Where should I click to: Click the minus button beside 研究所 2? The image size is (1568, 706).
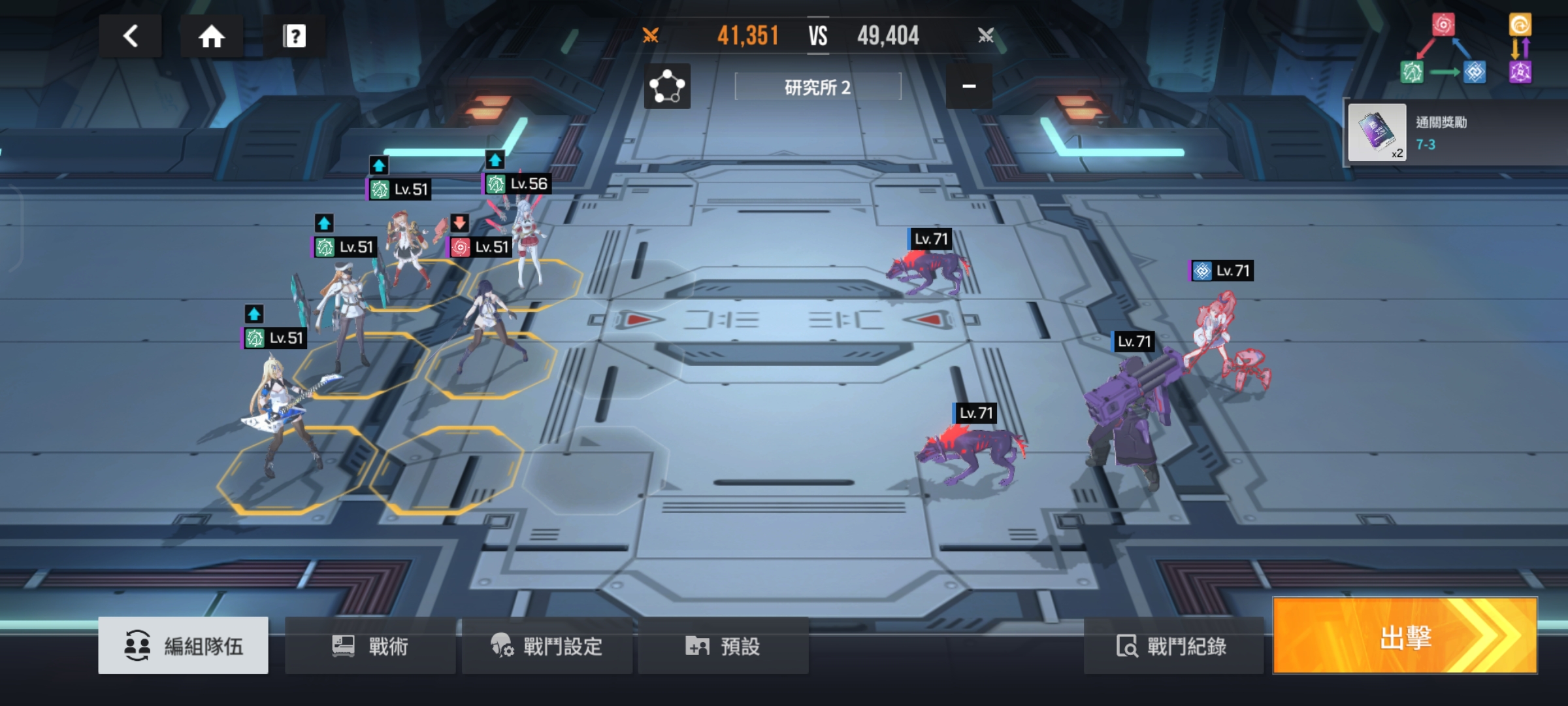point(969,86)
